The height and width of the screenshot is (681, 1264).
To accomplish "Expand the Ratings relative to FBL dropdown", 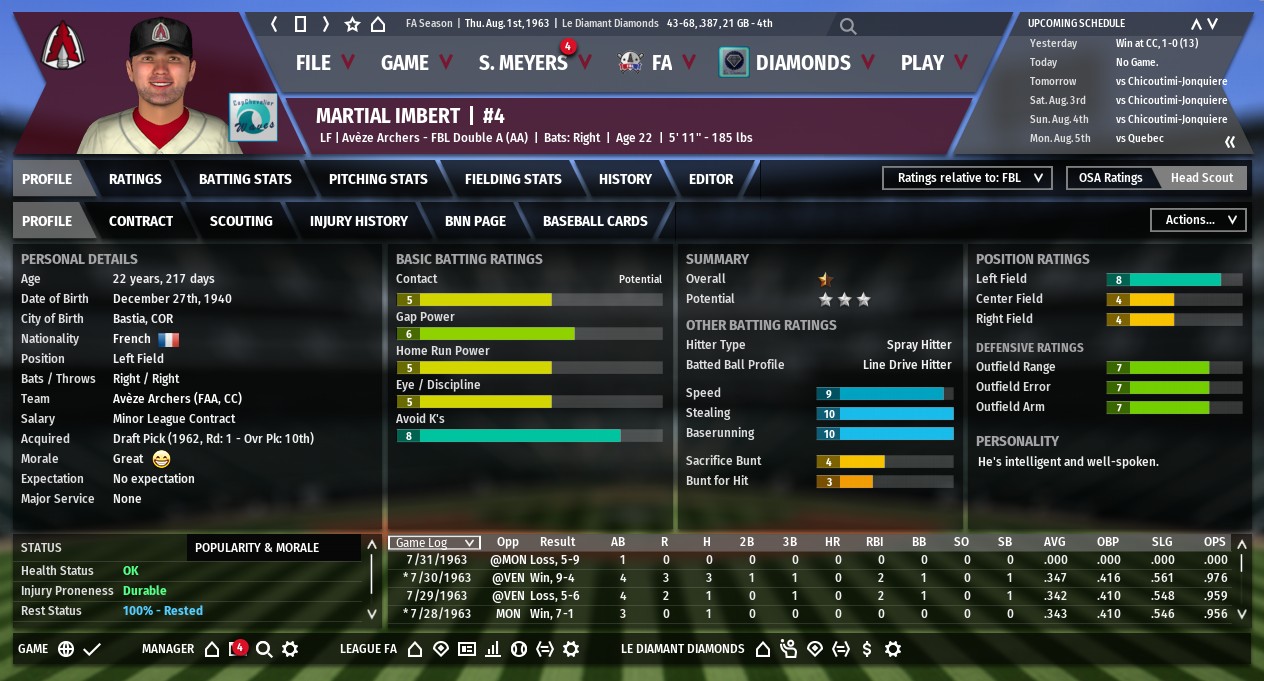I will [x=966, y=178].
